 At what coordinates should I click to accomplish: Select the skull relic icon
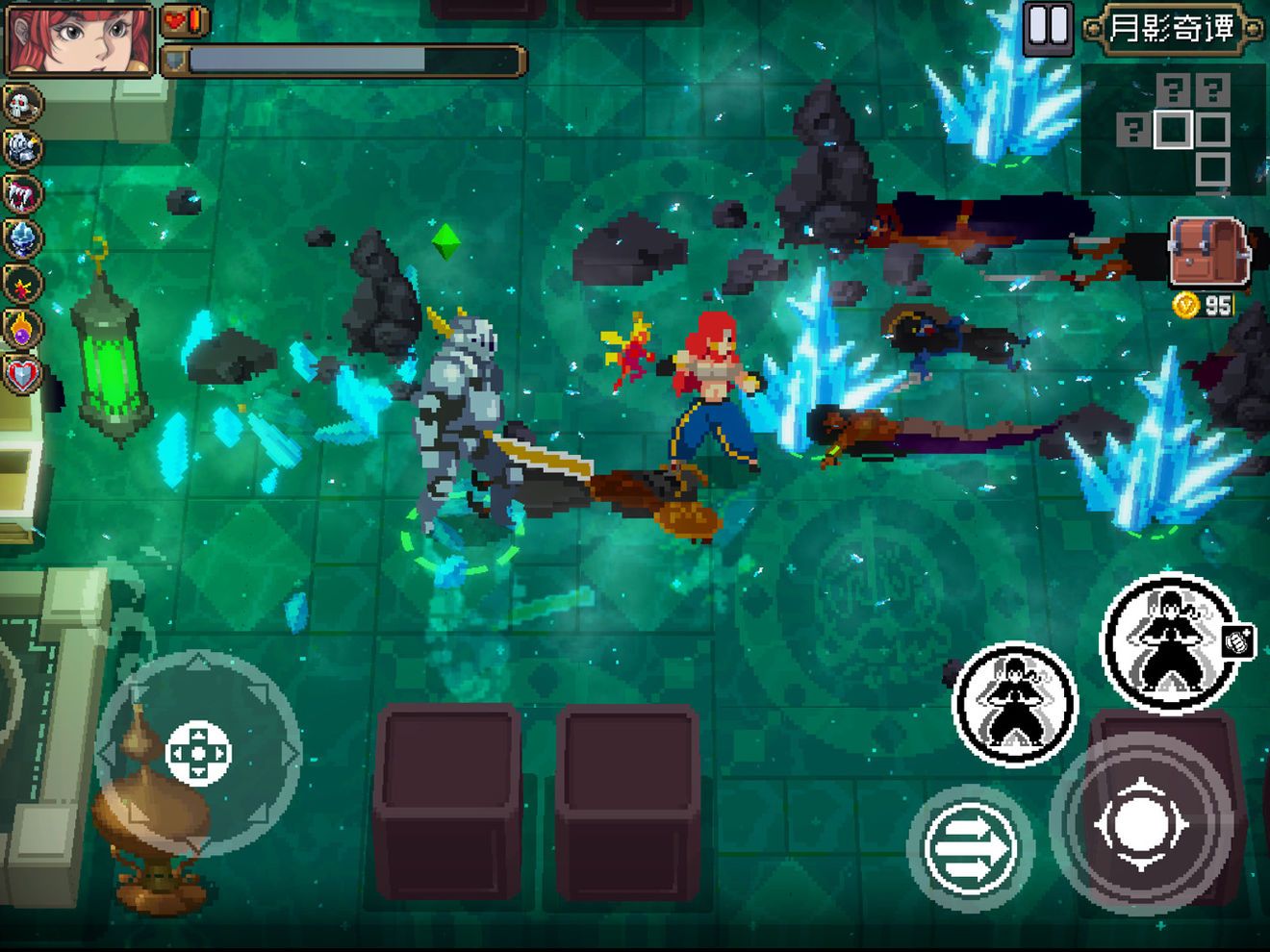pyautogui.click(x=22, y=104)
